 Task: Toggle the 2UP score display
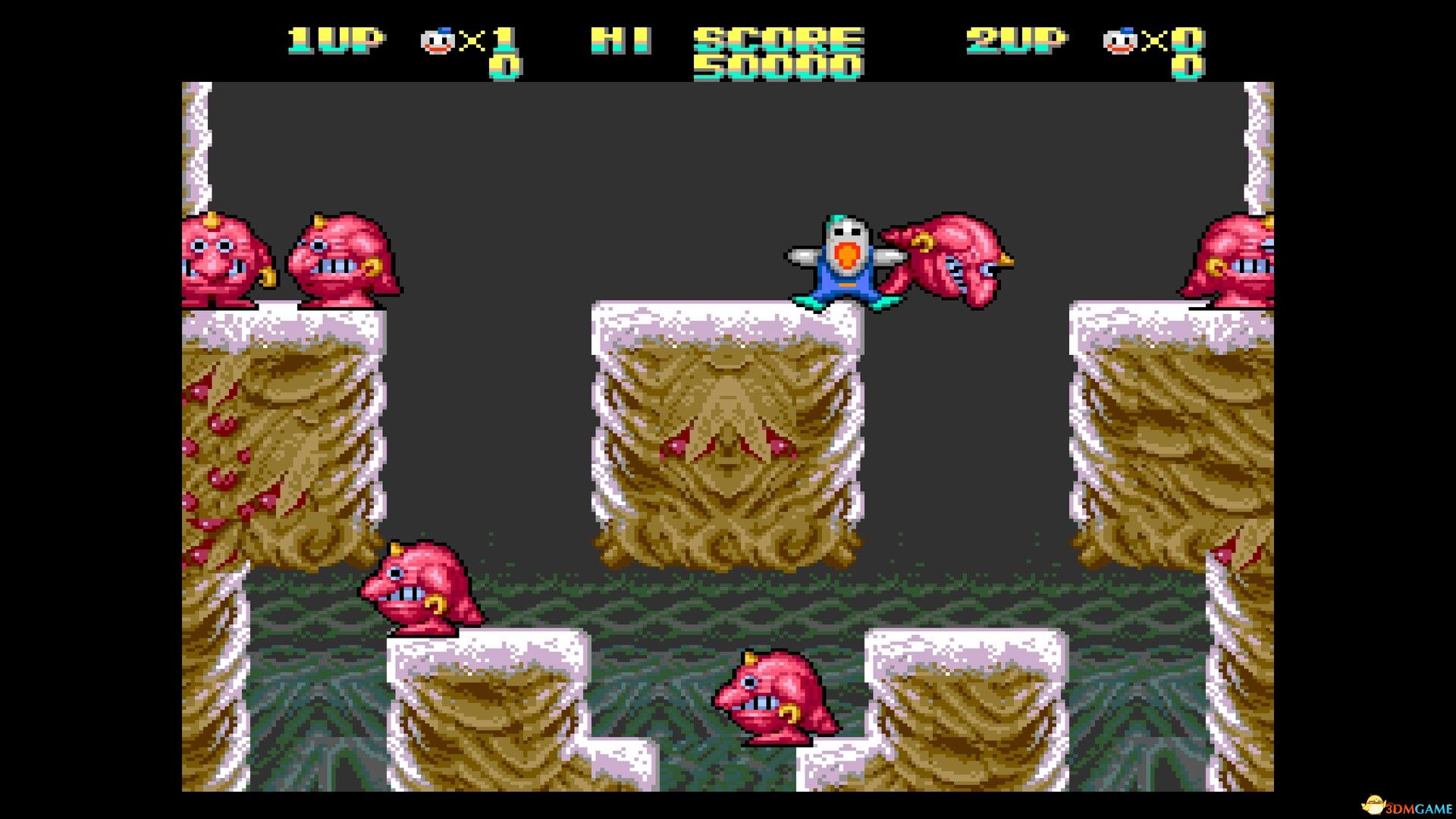pyautogui.click(x=1191, y=68)
